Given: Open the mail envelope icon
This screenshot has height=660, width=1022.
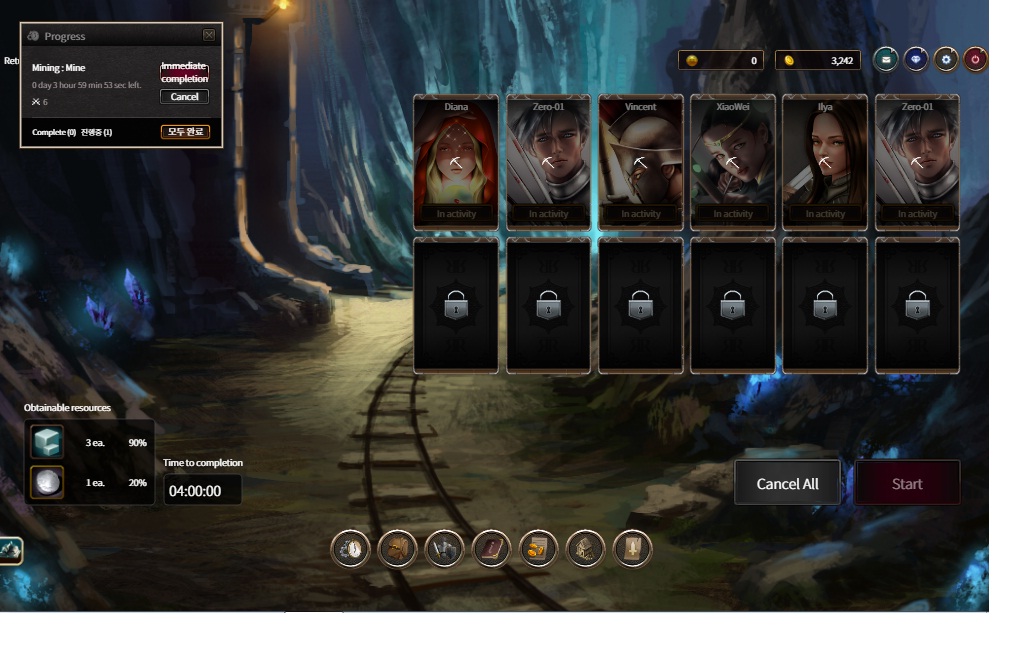Looking at the screenshot, I should (x=885, y=60).
